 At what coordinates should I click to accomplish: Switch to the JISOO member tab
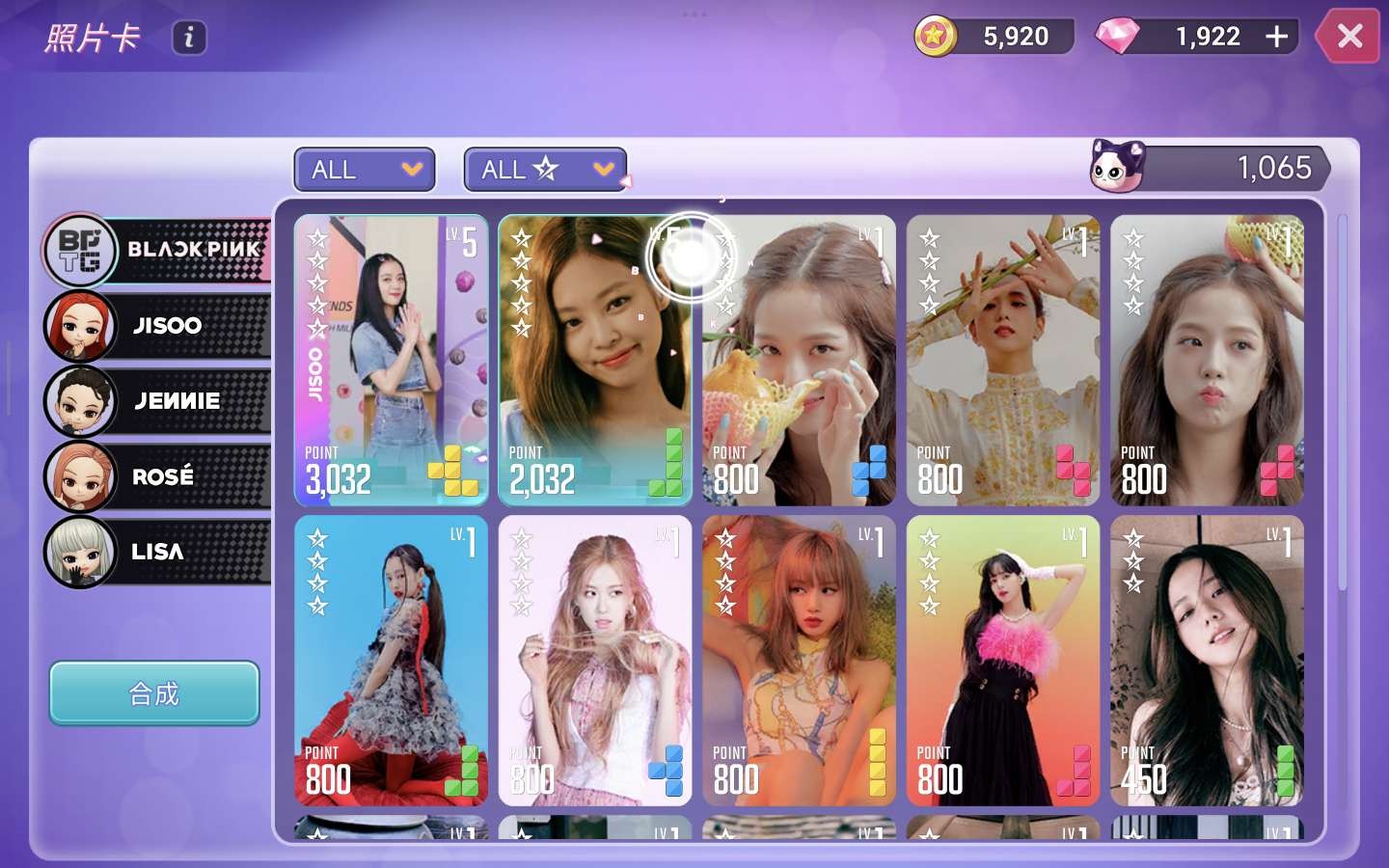click(x=159, y=326)
